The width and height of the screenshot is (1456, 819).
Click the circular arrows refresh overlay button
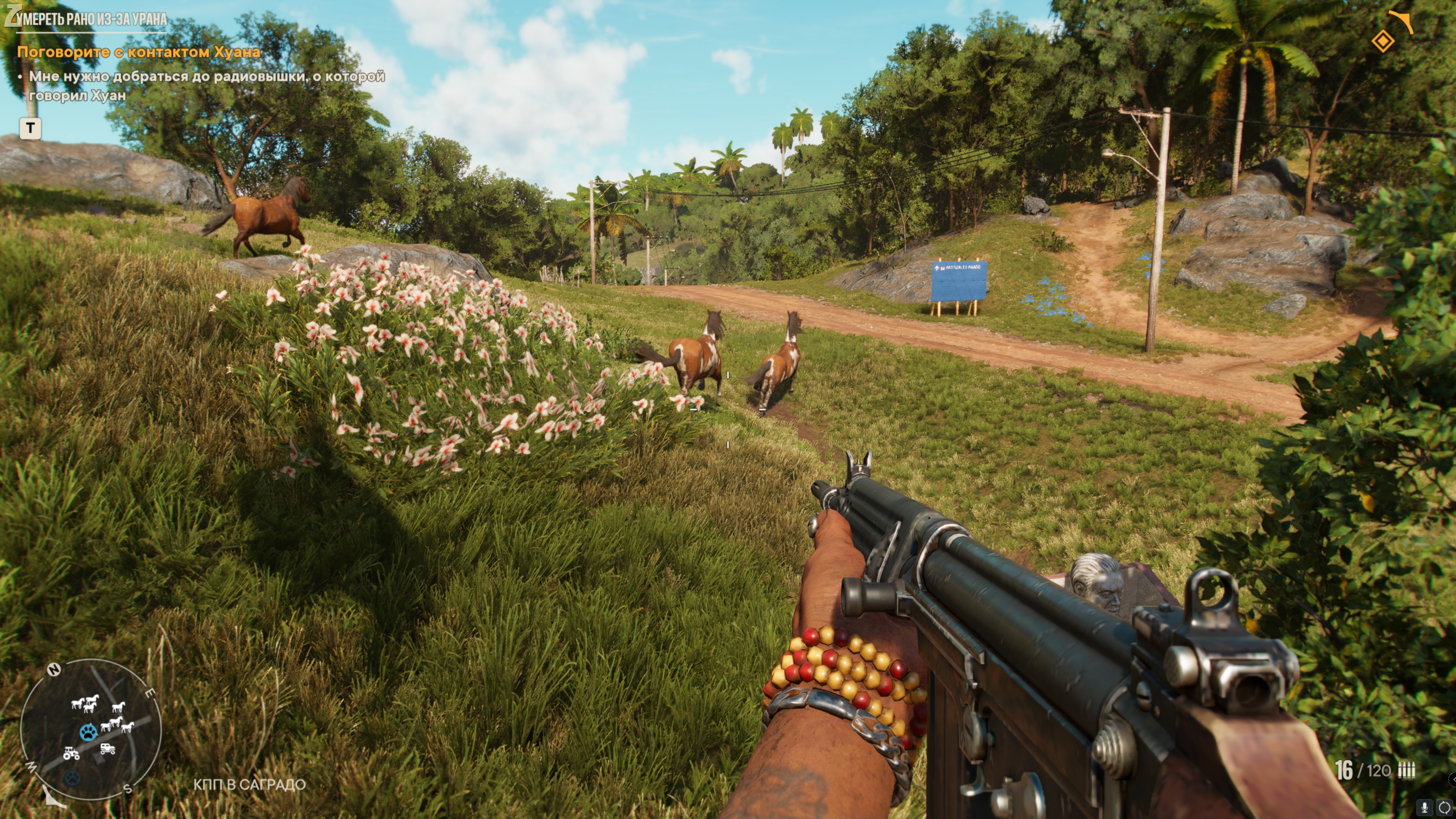click(x=1445, y=807)
